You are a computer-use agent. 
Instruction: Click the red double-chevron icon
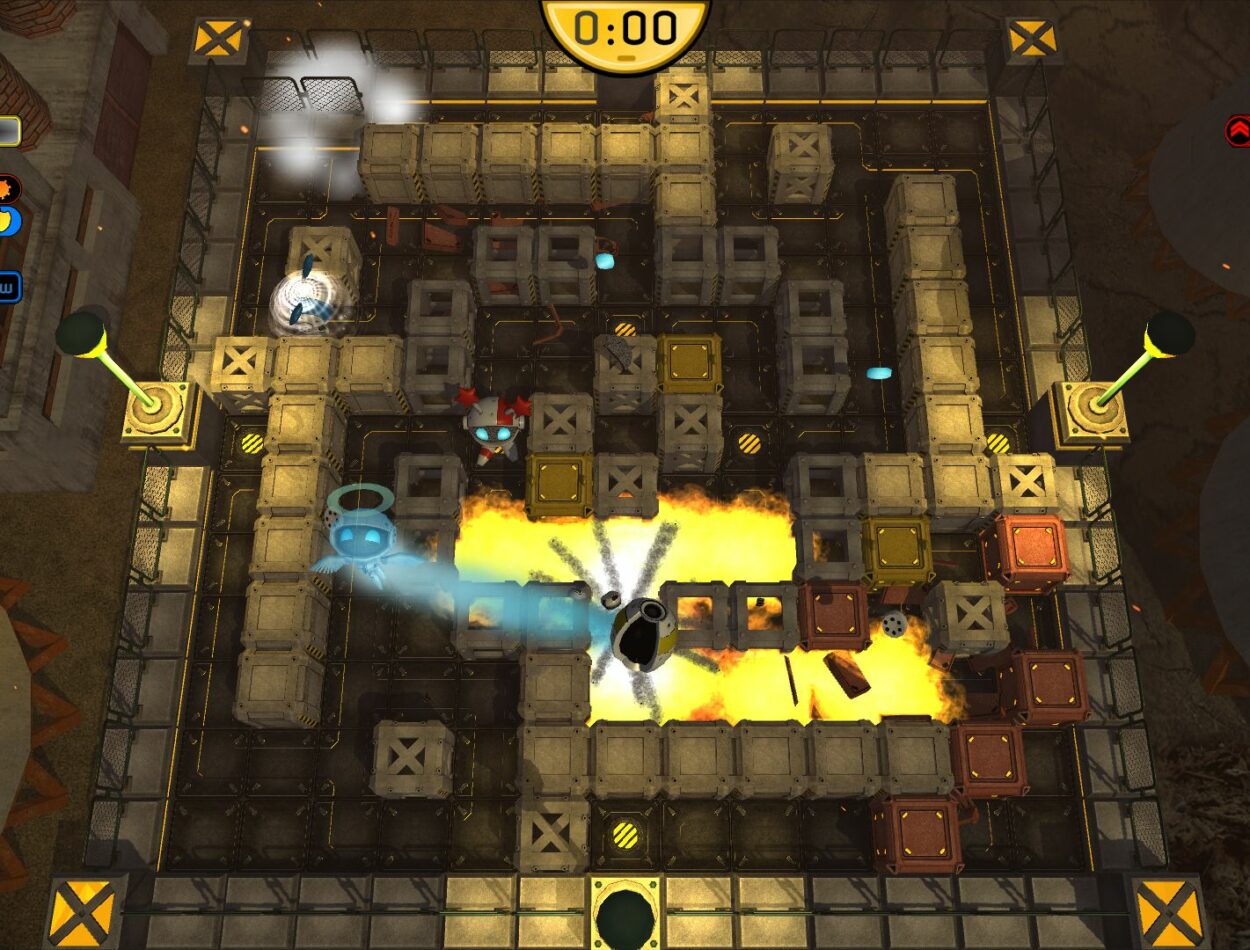tap(1238, 131)
